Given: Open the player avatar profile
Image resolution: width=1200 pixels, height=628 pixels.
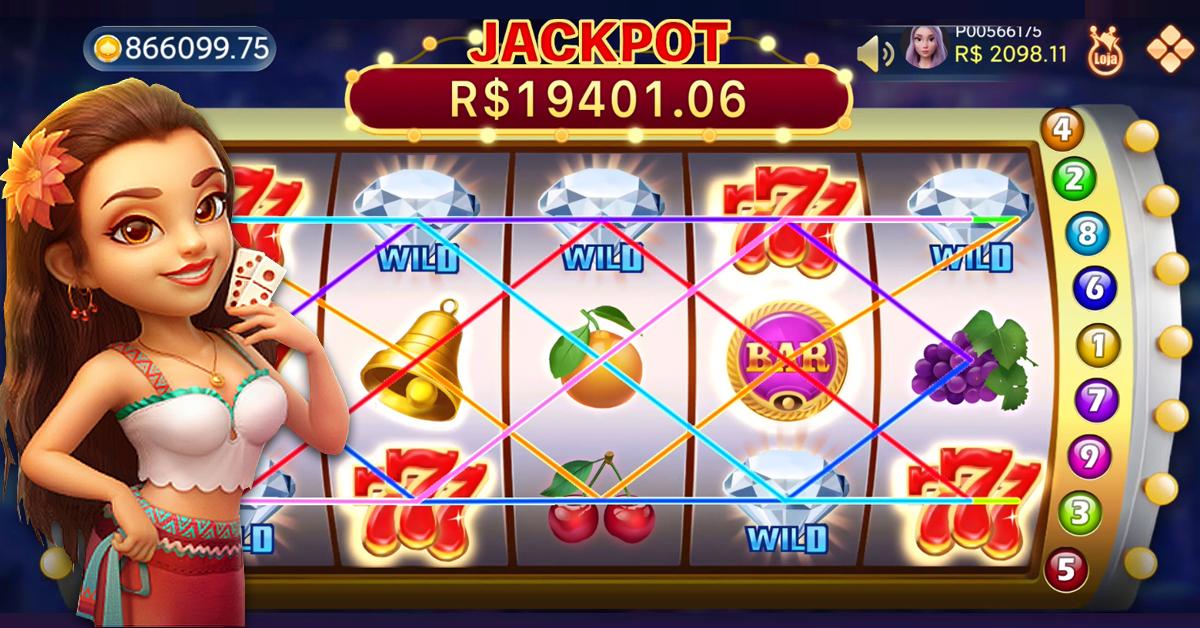Looking at the screenshot, I should tap(925, 47).
